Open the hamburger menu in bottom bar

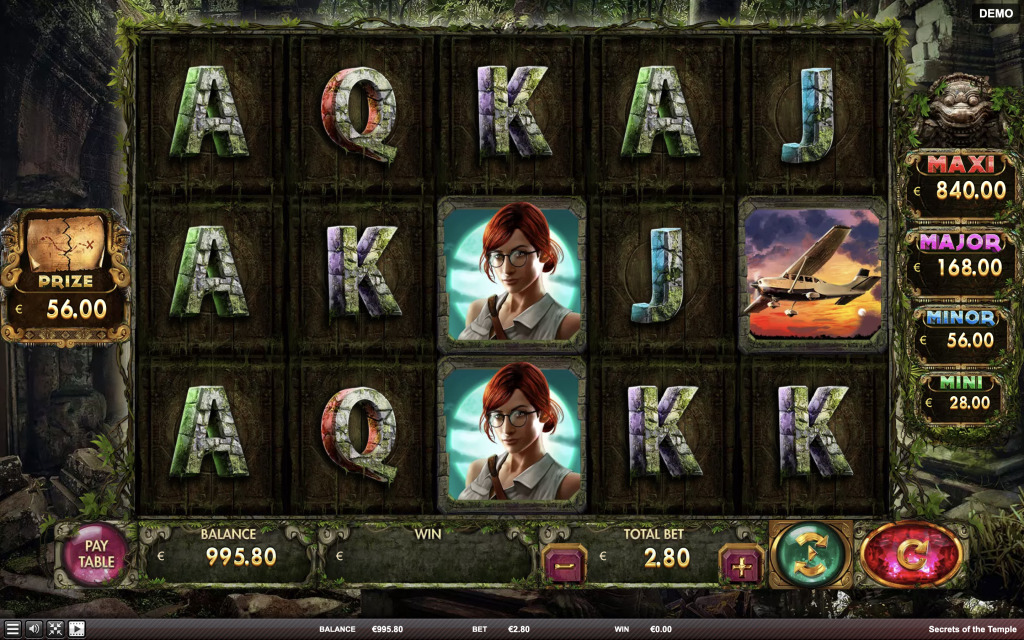pyautogui.click(x=13, y=629)
